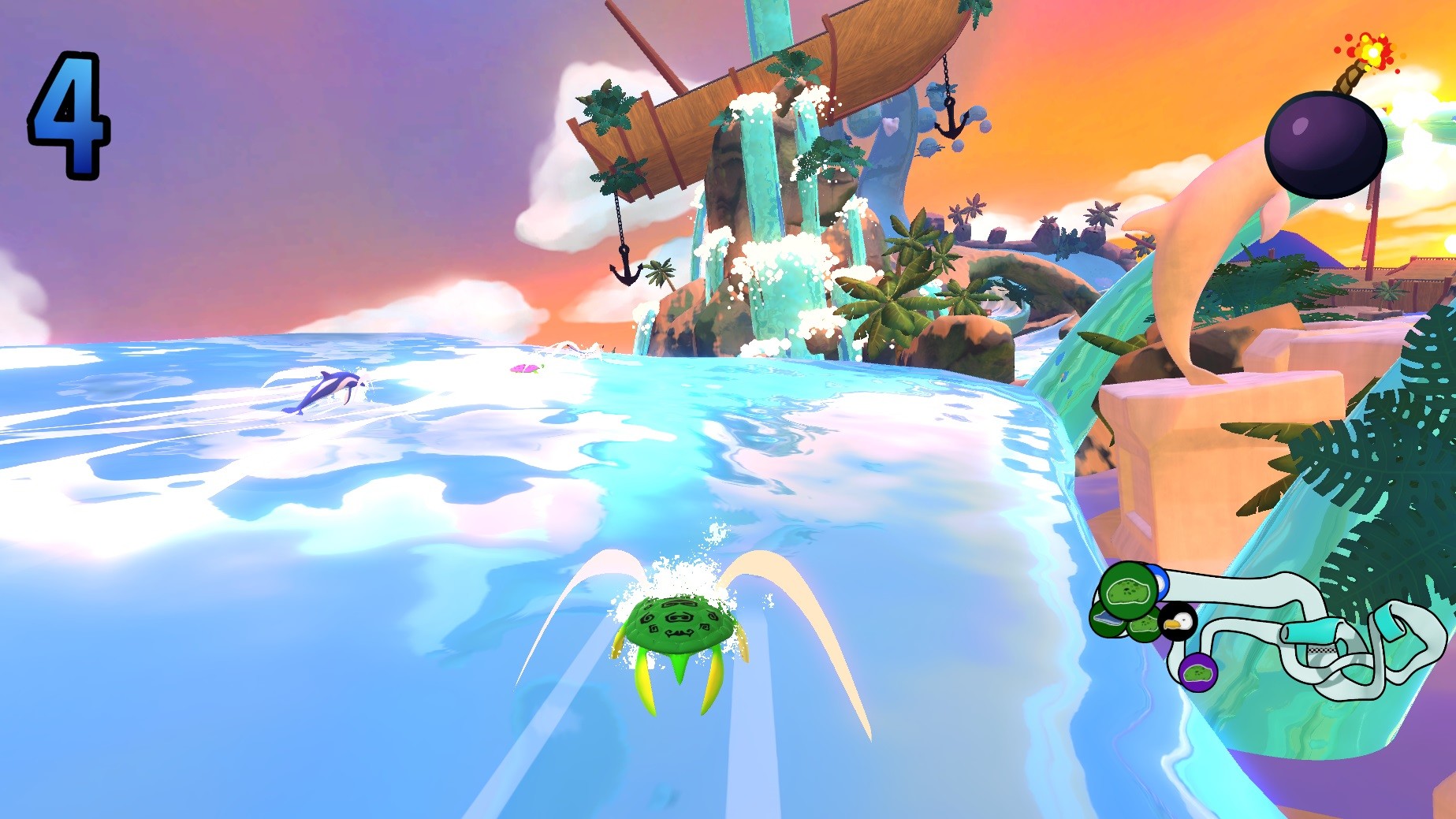Select the second green turtle minimap icon
The width and height of the screenshot is (1456, 819).
[1144, 627]
